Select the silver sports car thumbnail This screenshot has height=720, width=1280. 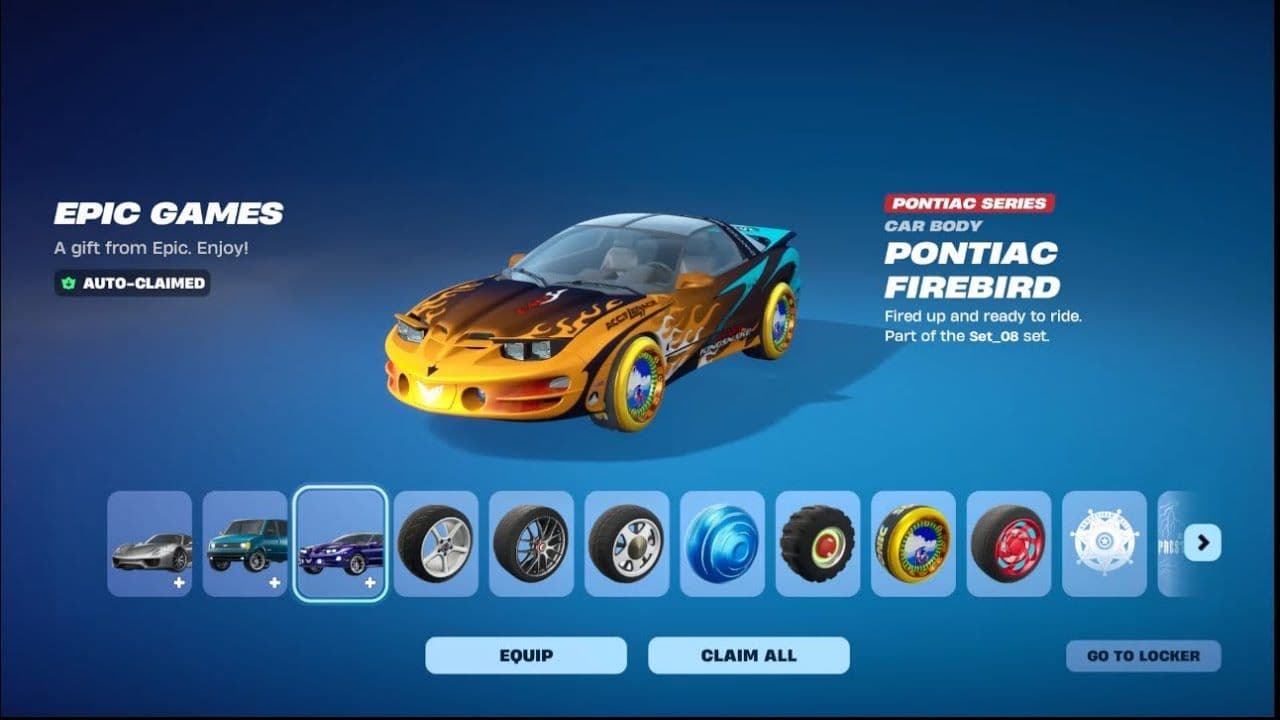pos(150,544)
